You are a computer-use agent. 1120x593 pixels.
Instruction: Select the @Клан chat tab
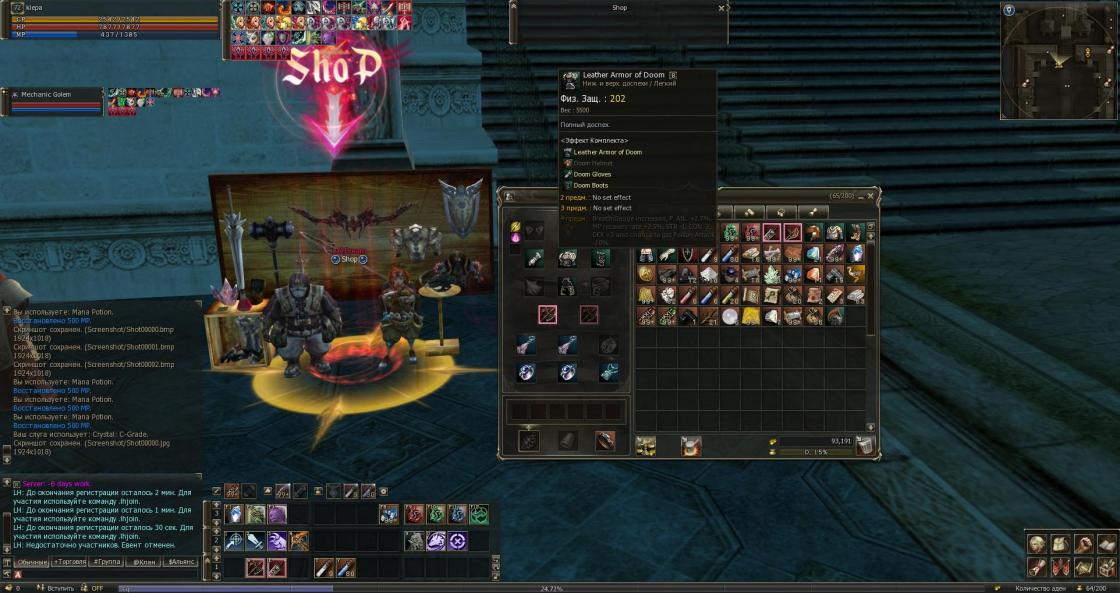143,562
